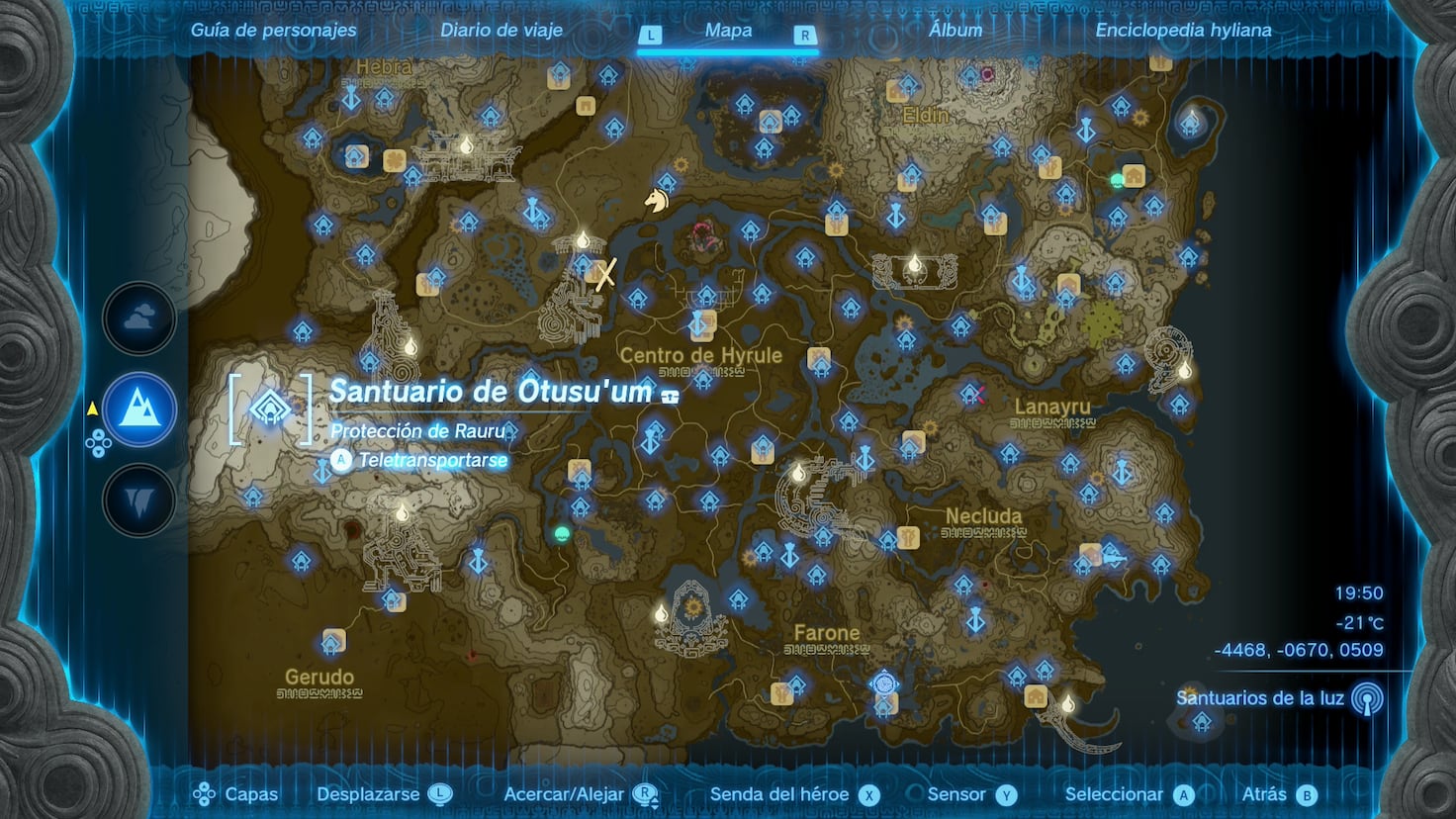This screenshot has width=1456, height=819.
Task: Enable the Sensor option
Action: pyautogui.click(x=1005, y=793)
